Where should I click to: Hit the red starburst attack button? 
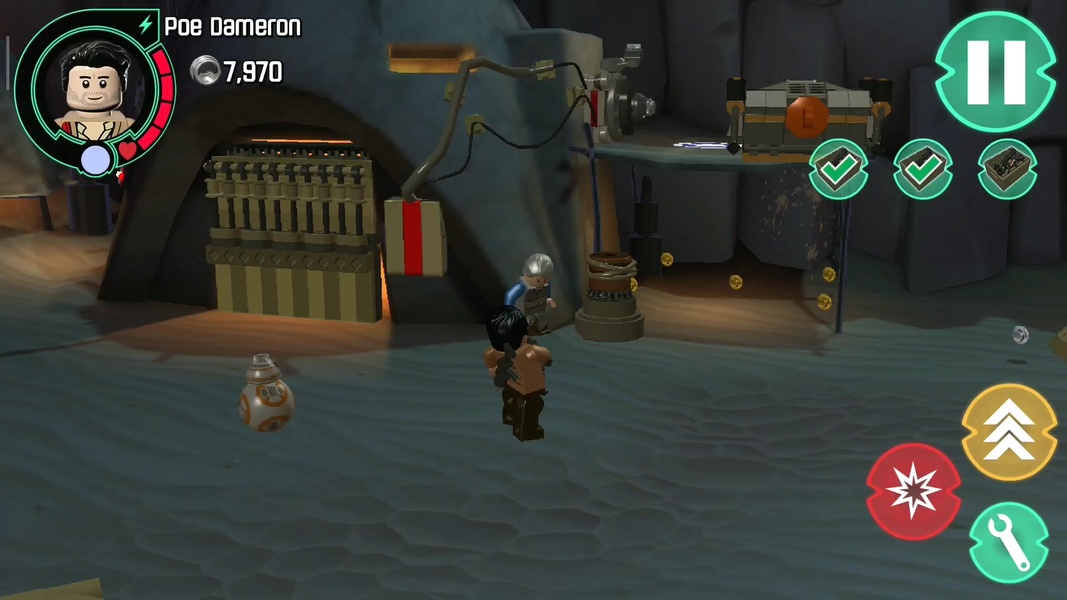[x=913, y=491]
